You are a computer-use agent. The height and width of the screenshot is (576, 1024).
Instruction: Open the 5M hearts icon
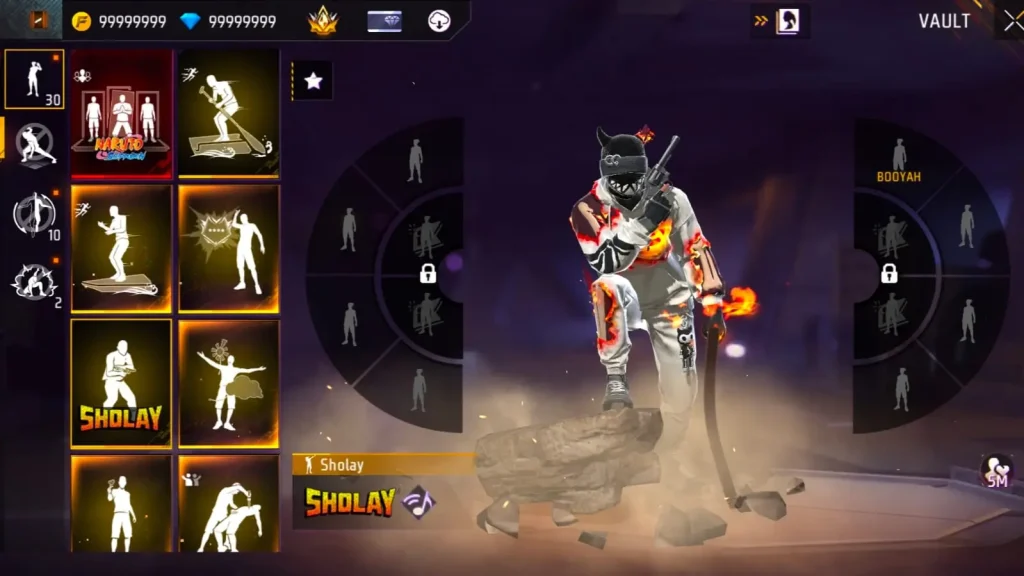click(997, 471)
